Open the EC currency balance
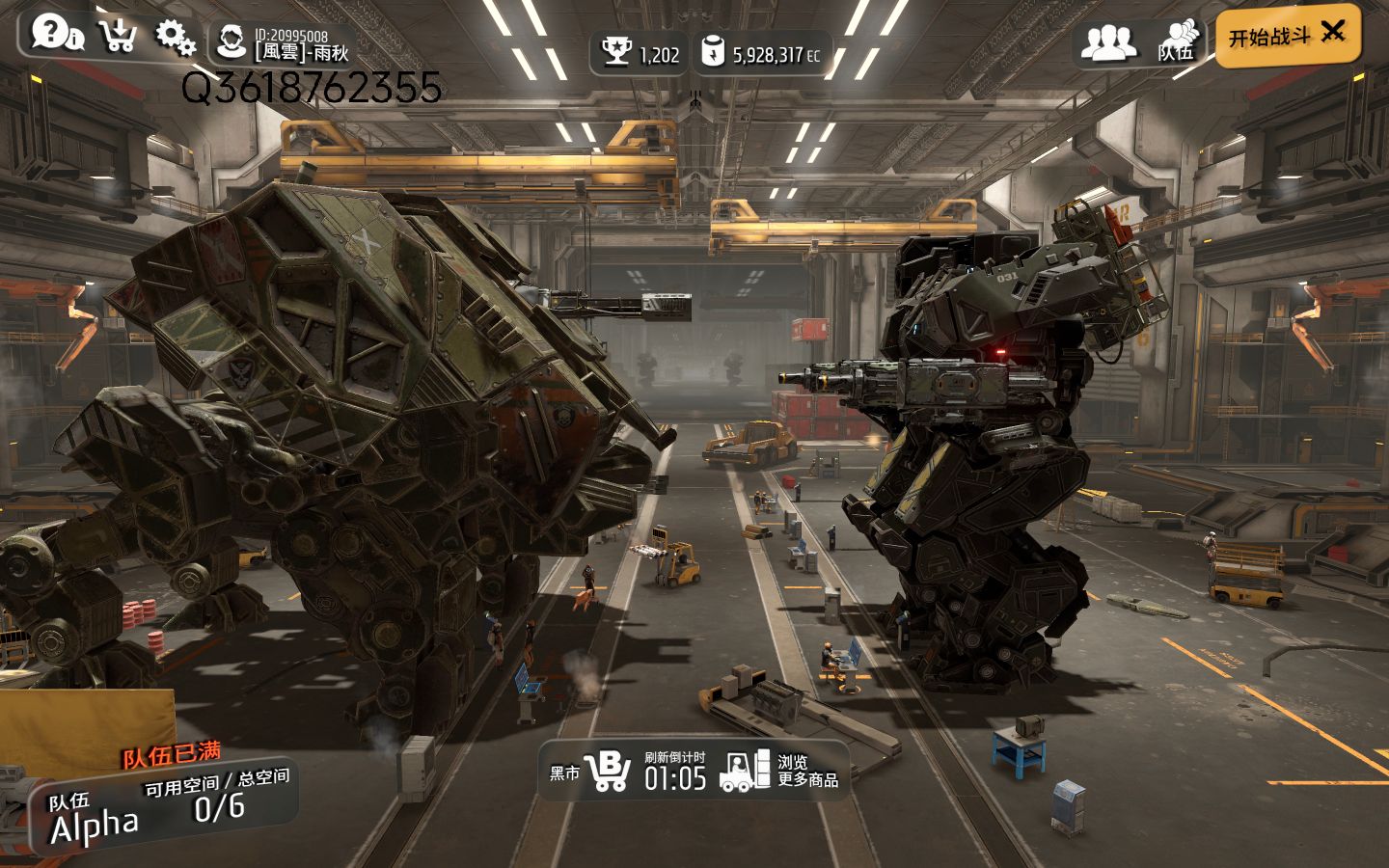 click(762, 53)
